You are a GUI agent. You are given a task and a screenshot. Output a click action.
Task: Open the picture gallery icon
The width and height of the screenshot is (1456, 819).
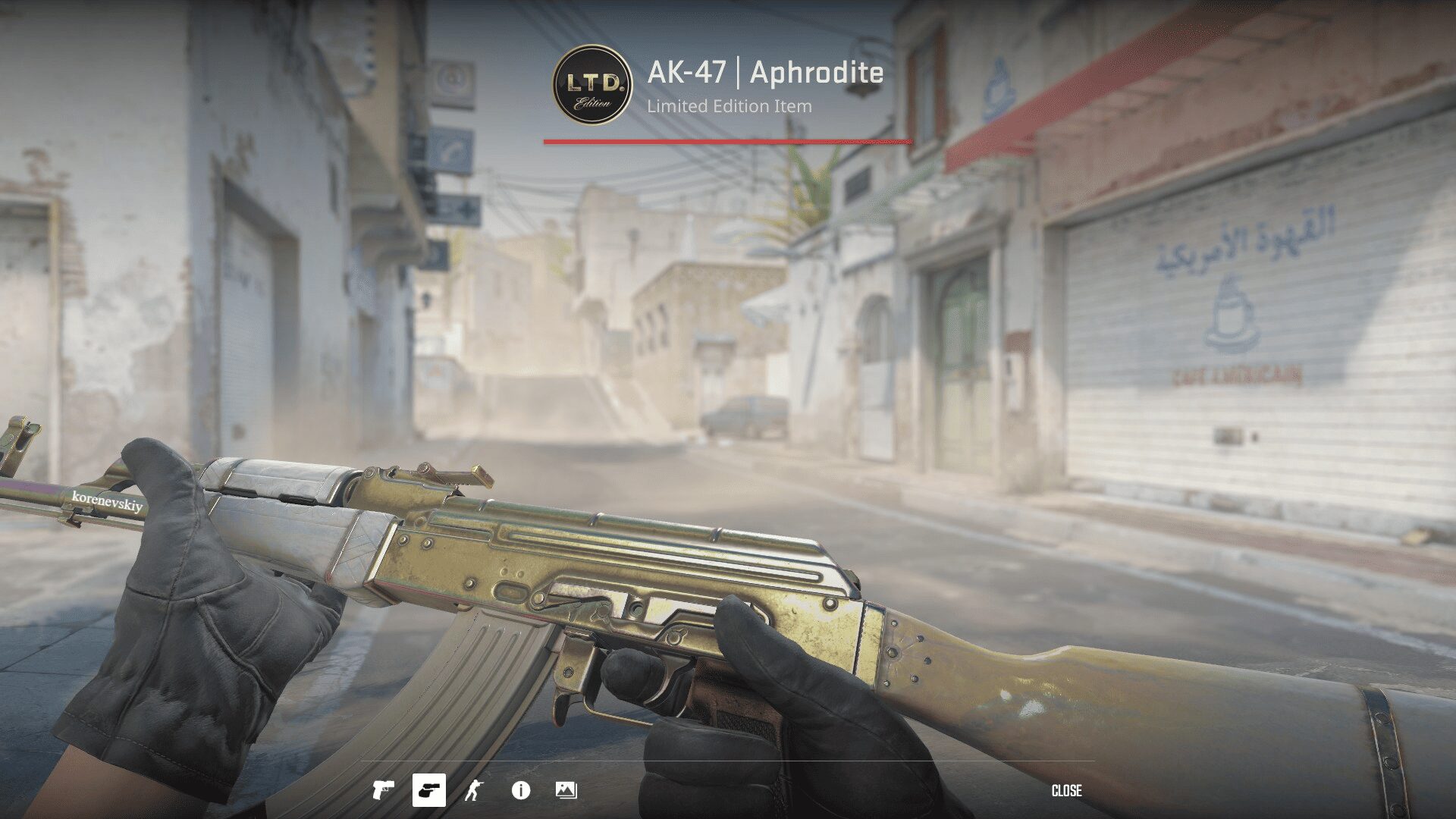pos(566,790)
